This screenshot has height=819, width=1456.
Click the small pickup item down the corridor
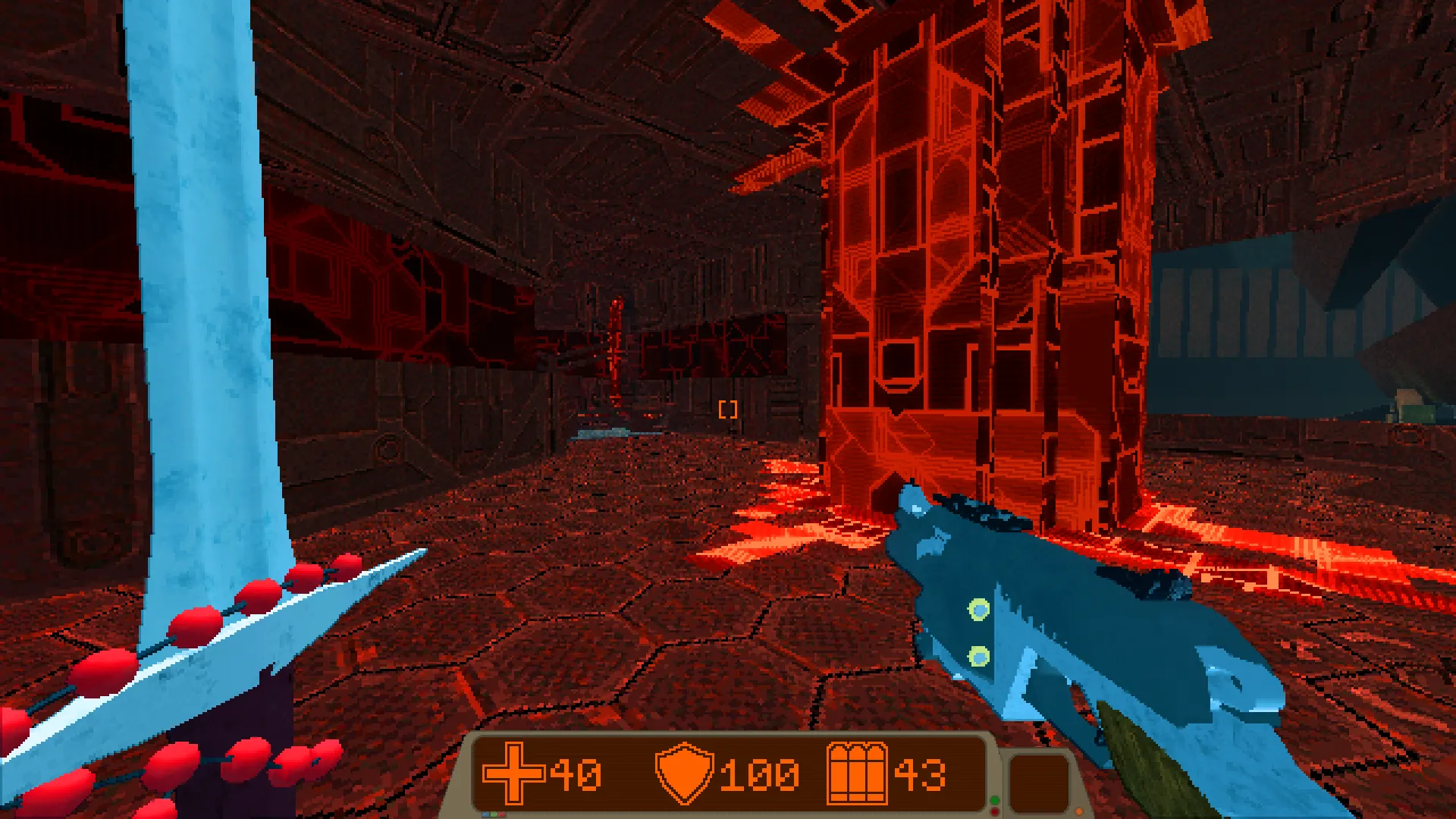point(599,434)
